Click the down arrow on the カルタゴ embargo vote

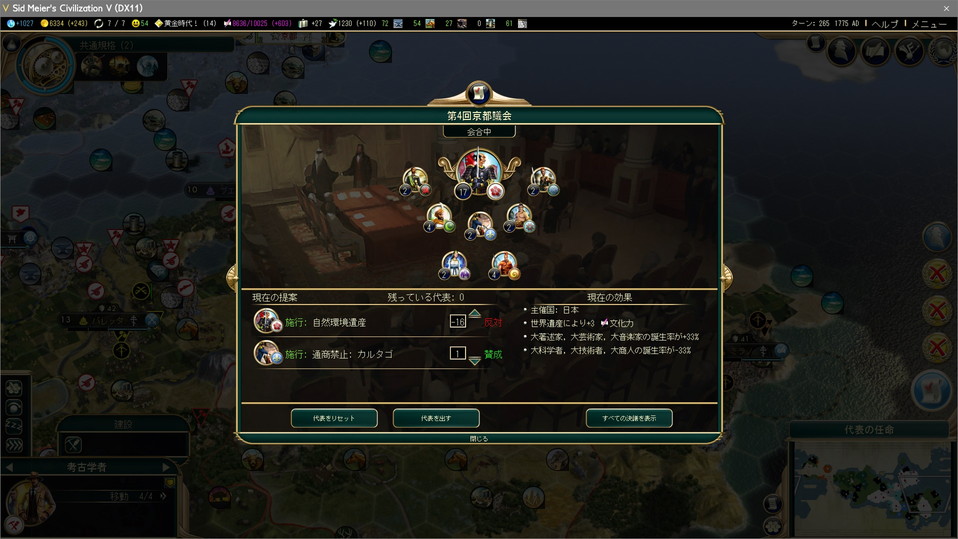pos(474,362)
